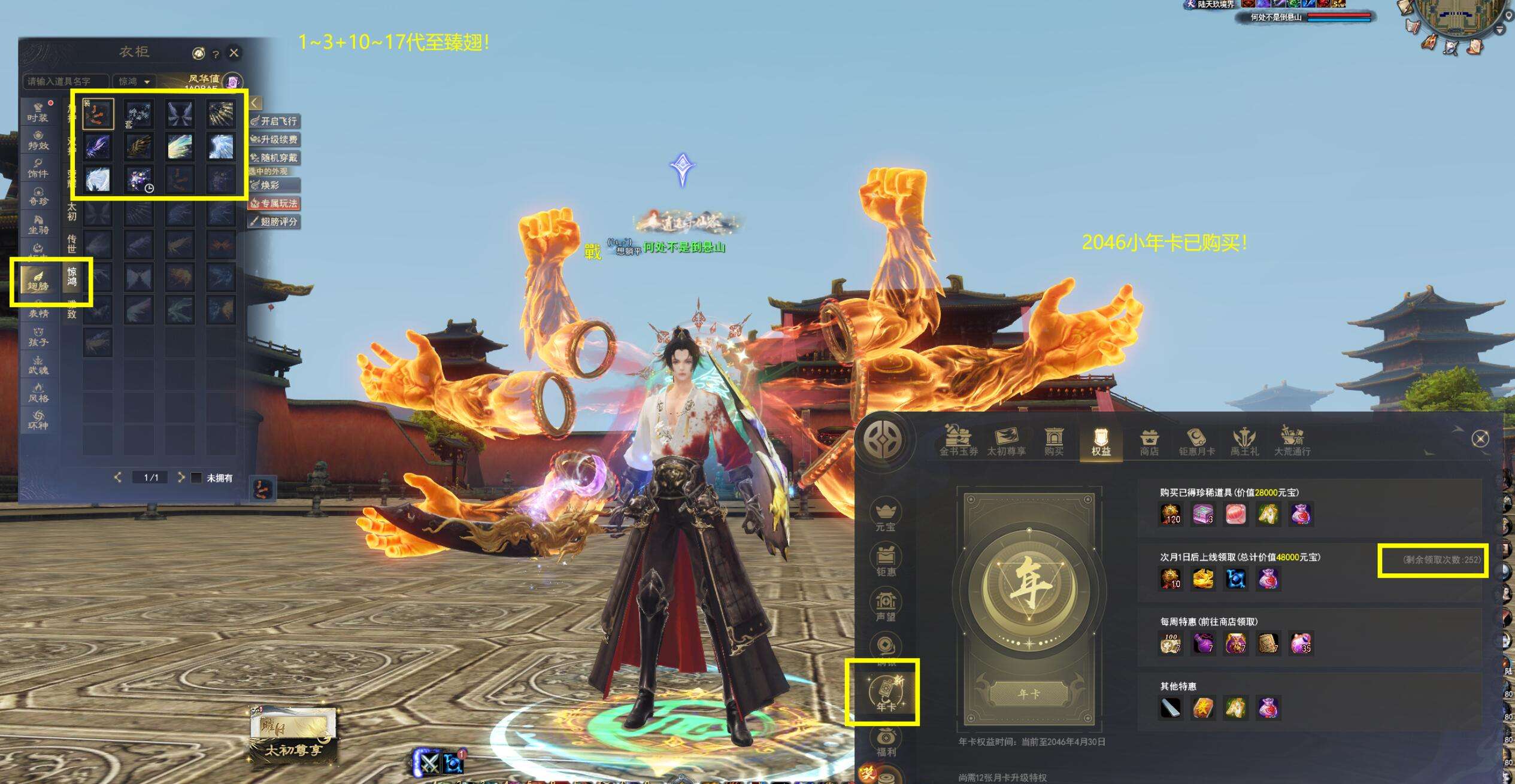
Task: Open the 翅膀评分 wing rating
Action: 274,222
